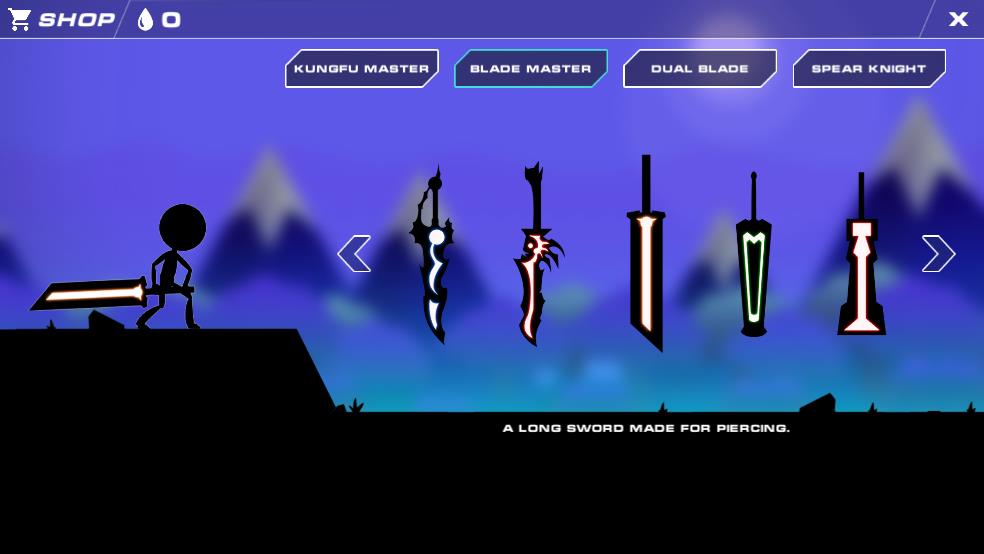Show previous weapons with the left arrow
The height and width of the screenshot is (554, 984).
[354, 254]
